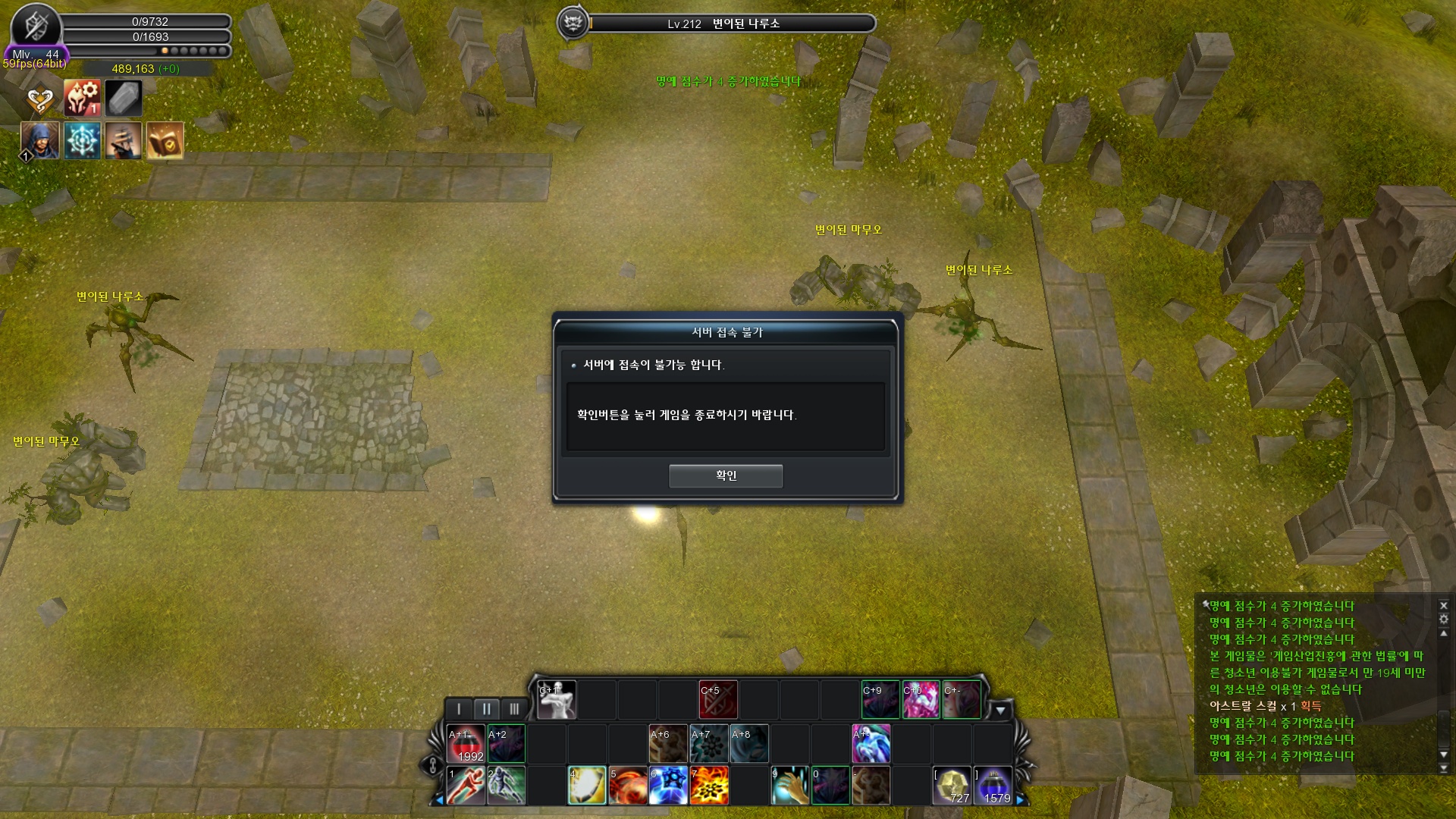This screenshot has width=1456, height=819.
Task: Open the golden book with checkmark icon
Action: [165, 140]
